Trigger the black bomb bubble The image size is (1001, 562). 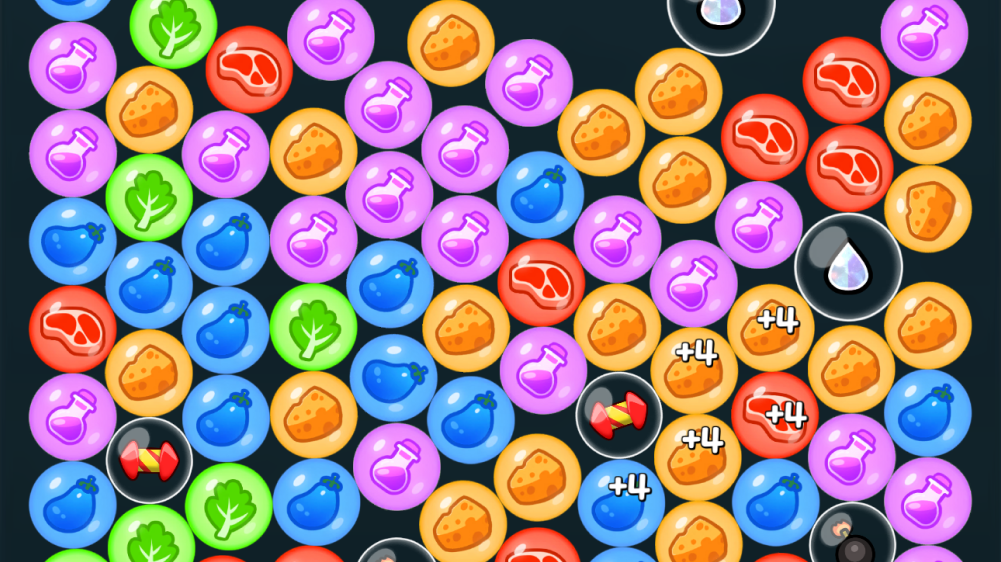[x=852, y=538]
